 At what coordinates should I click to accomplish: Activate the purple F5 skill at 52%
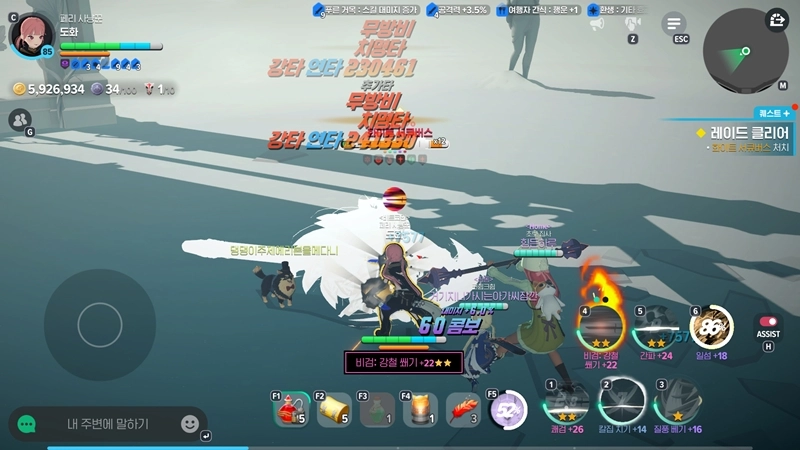pyautogui.click(x=508, y=409)
